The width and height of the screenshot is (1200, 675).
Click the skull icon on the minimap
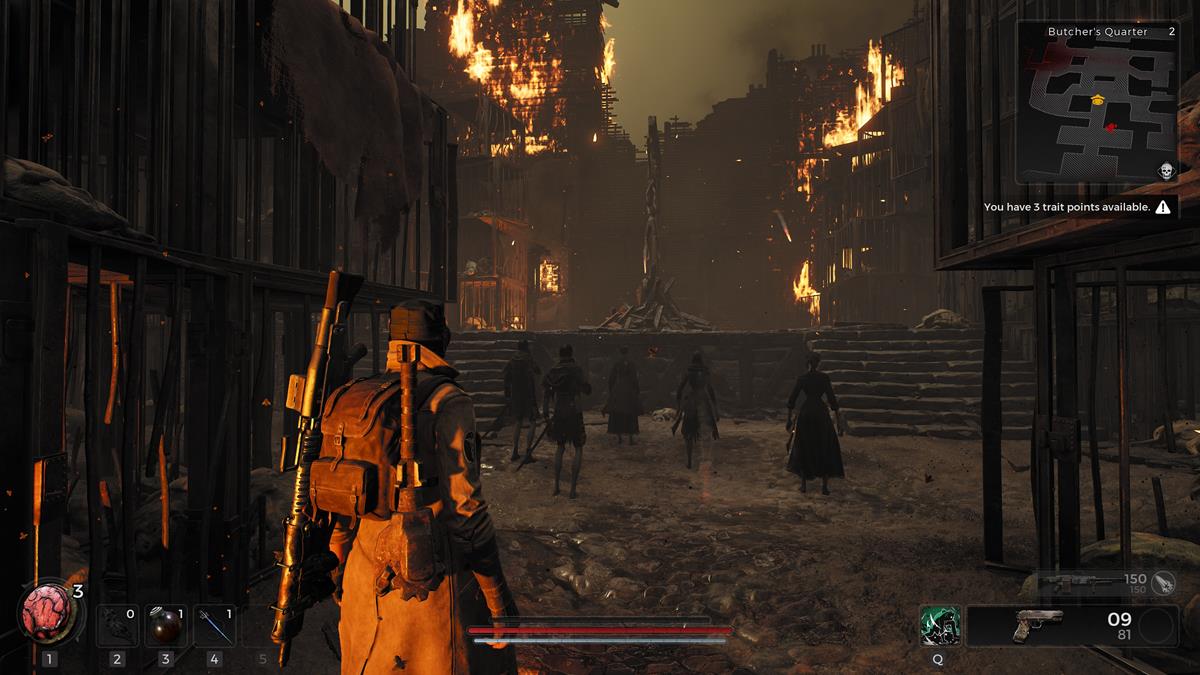pos(1165,171)
